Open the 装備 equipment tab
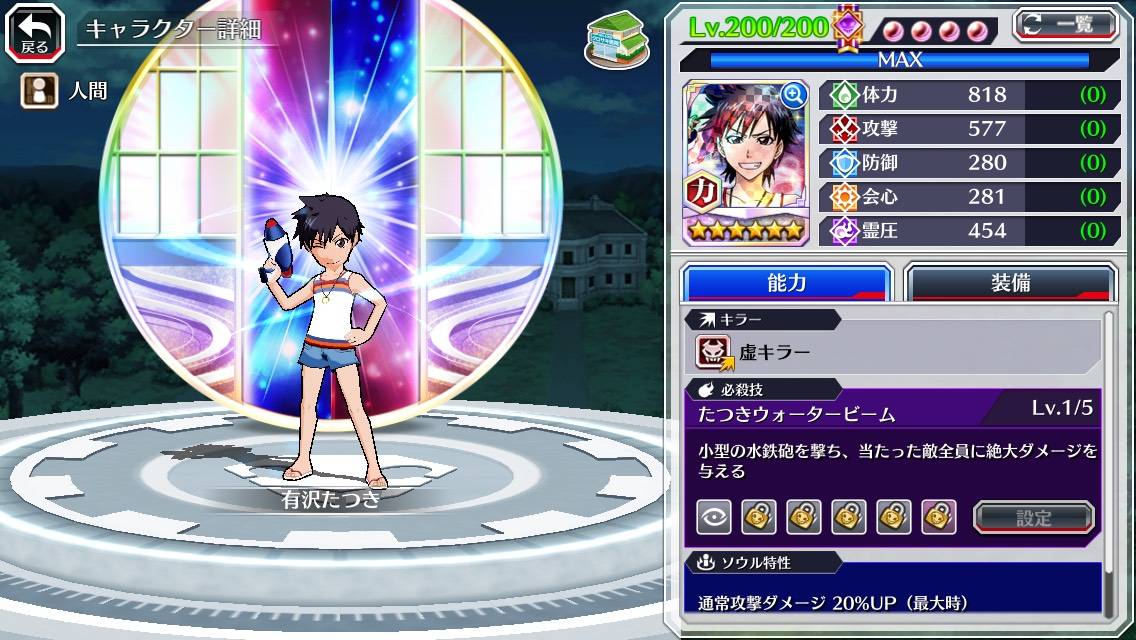The image size is (1136, 640). [1010, 283]
